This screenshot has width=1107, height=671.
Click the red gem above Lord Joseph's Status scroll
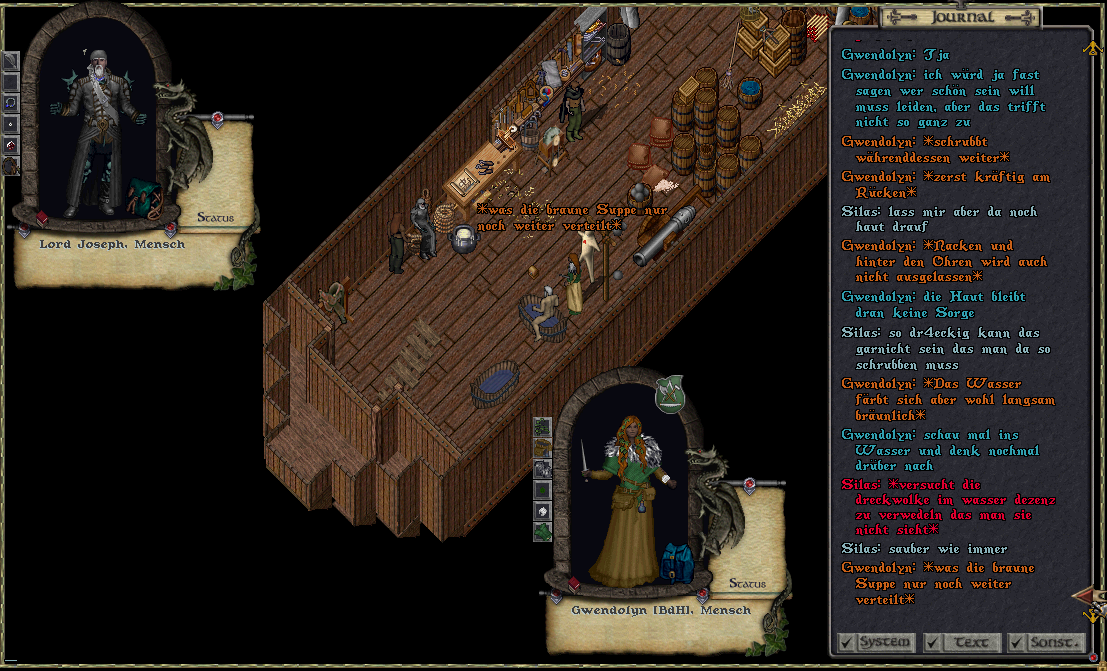(217, 121)
